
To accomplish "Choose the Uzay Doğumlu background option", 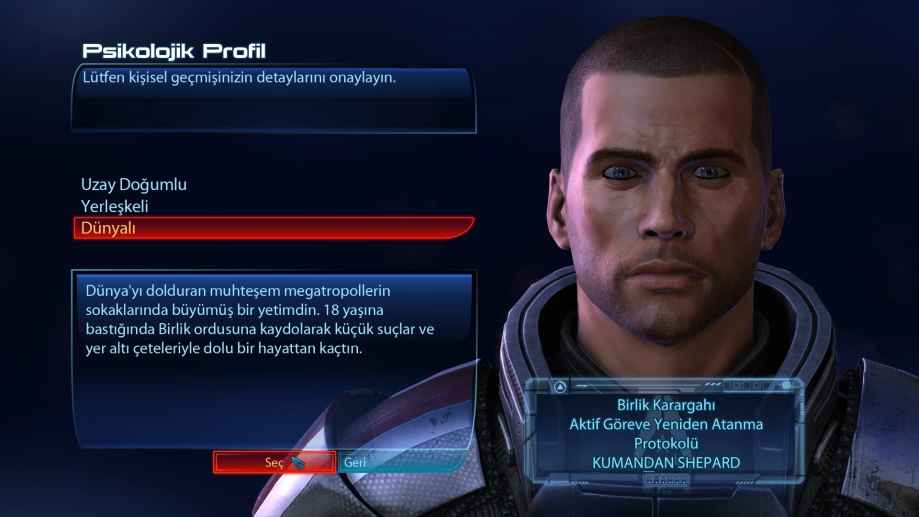I will (134, 185).
